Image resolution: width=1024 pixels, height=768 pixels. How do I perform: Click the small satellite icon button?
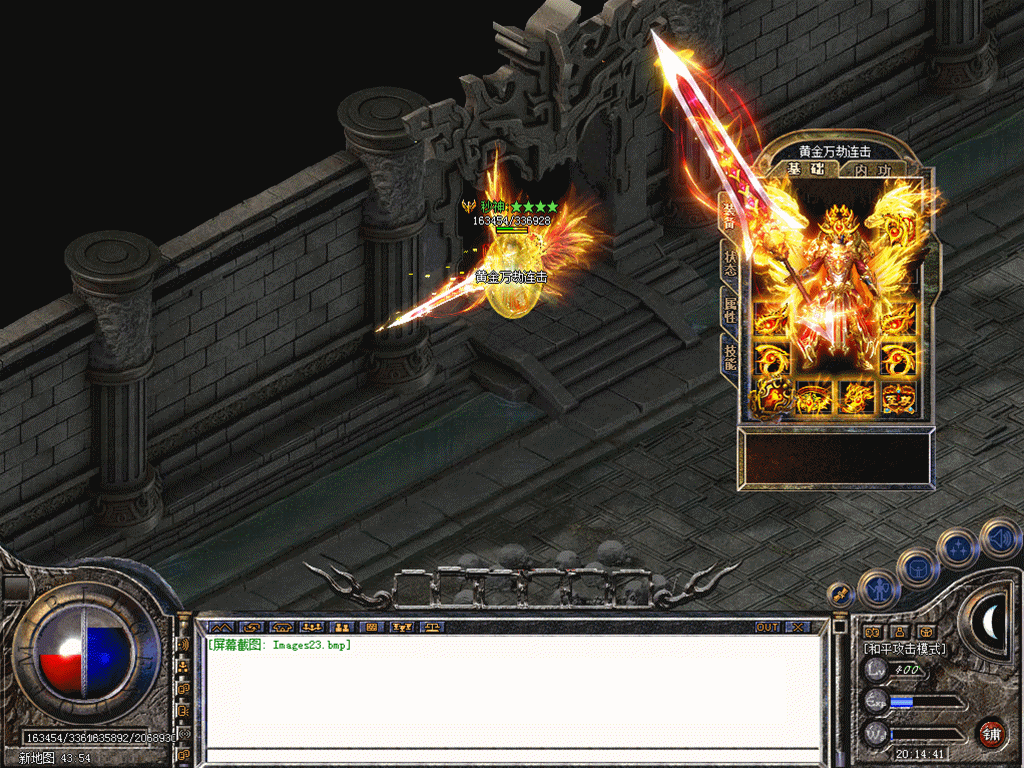coord(839,592)
